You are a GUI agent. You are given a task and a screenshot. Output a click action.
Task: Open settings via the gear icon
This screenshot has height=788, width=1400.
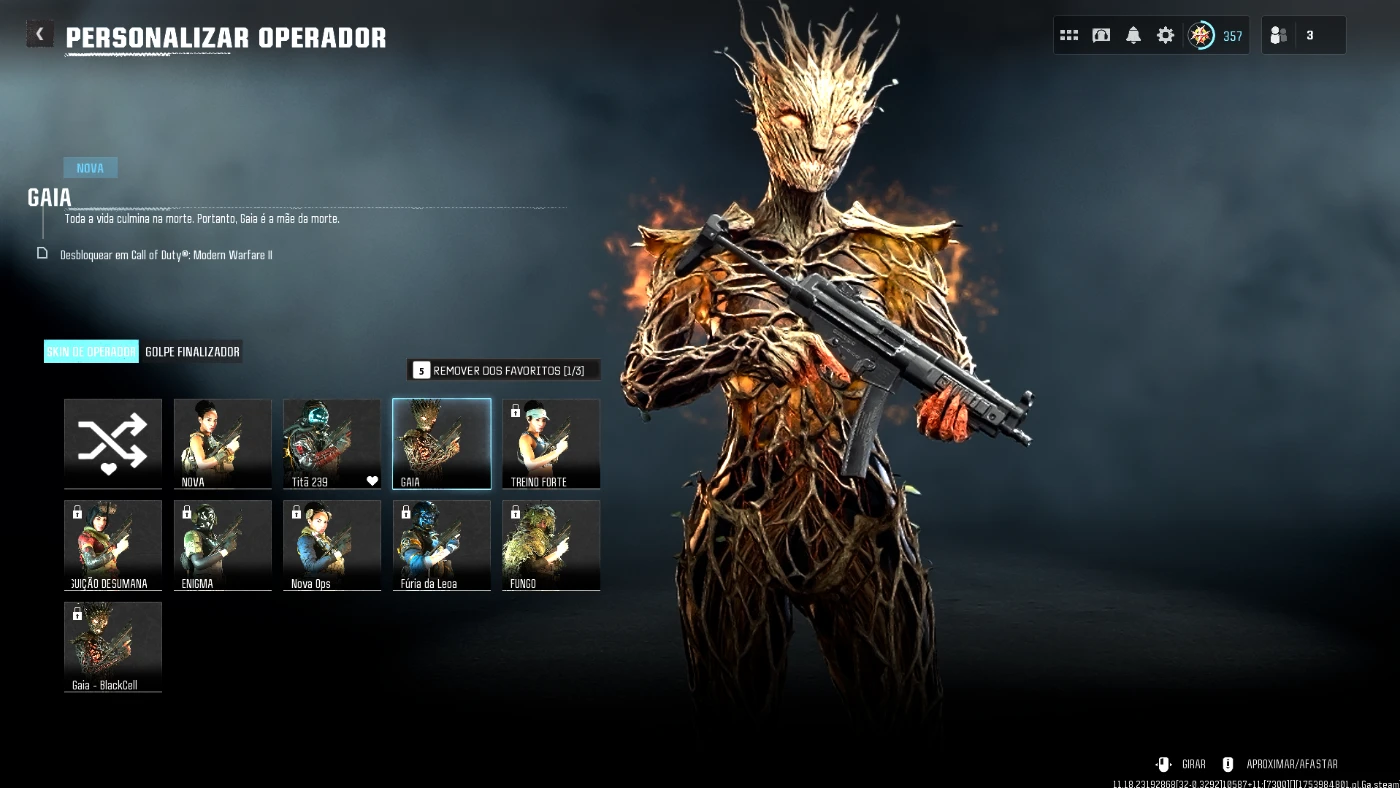1165,35
